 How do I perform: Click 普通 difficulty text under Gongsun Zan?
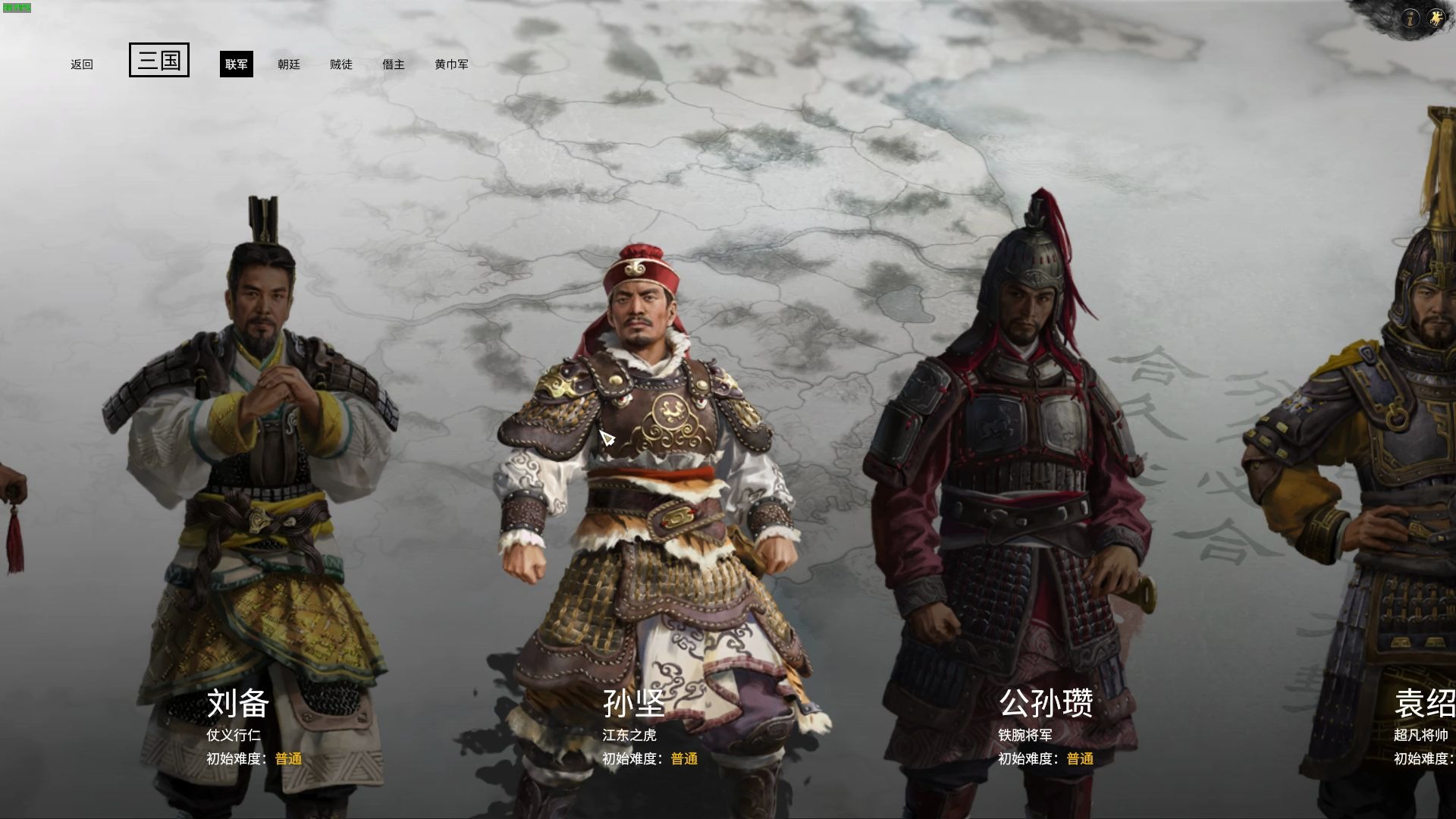(1081, 758)
